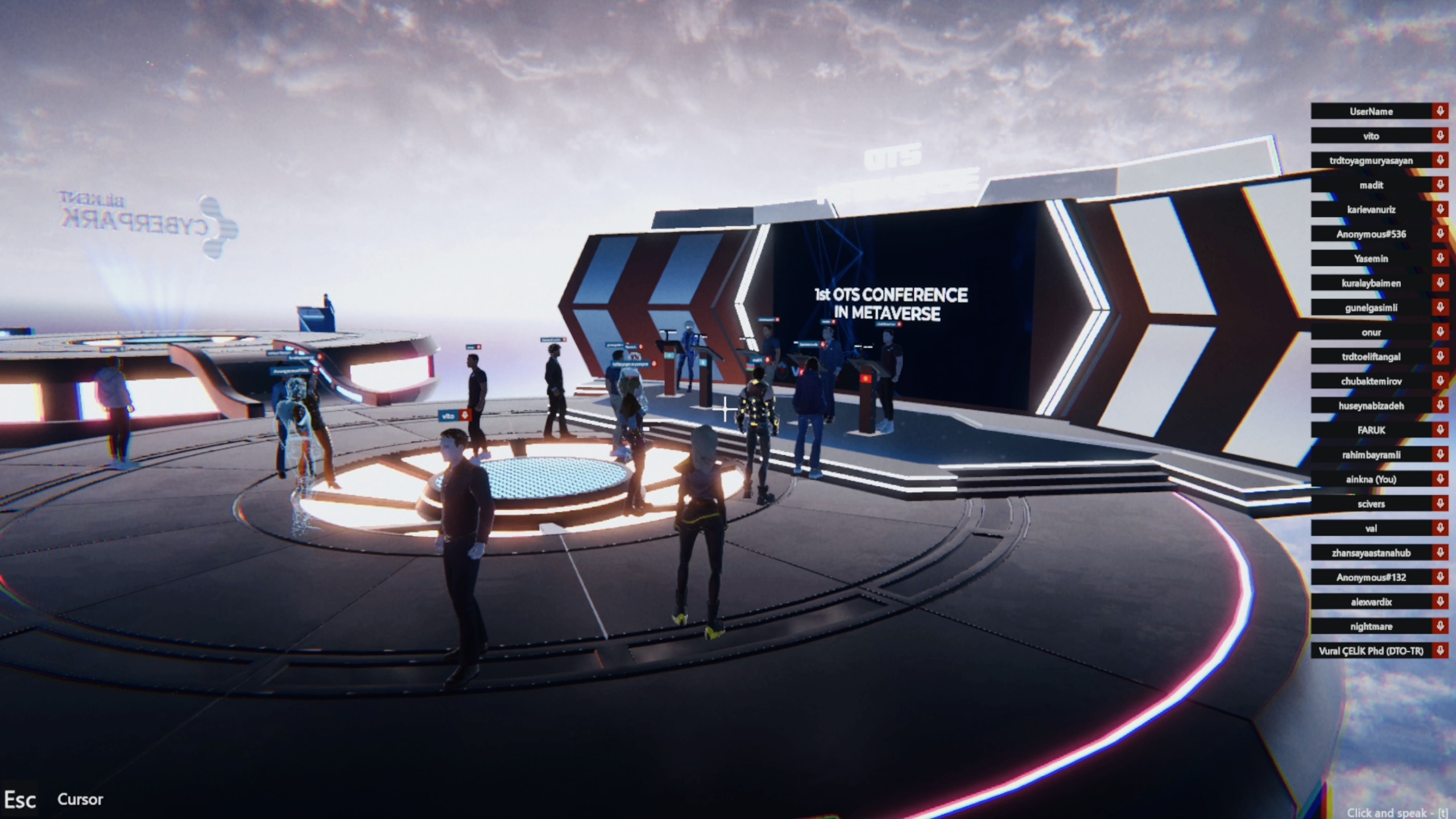
Task: Click the scivers participant entry
Action: pyautogui.click(x=1371, y=504)
